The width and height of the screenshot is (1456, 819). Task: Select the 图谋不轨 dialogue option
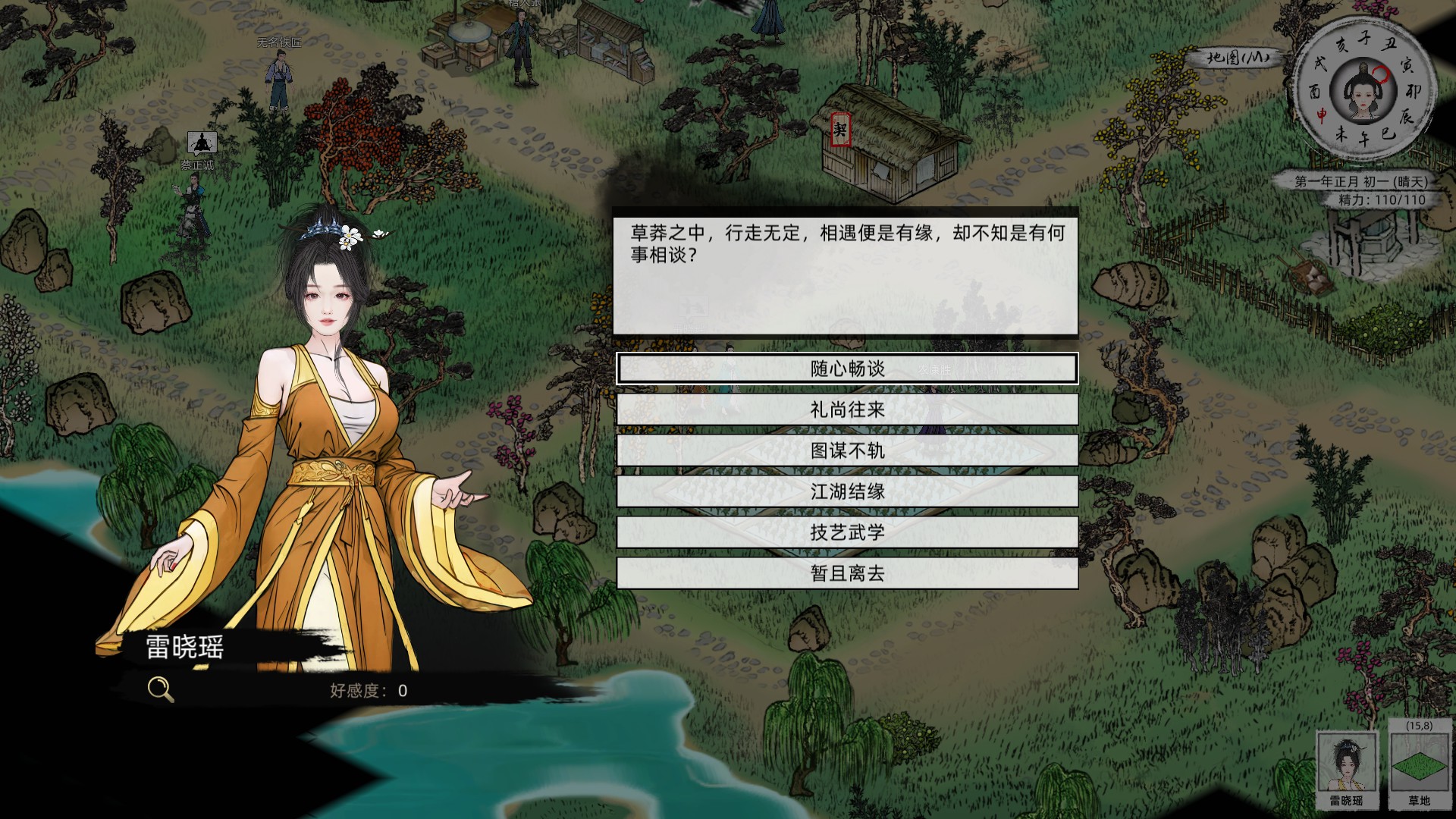[849, 452]
